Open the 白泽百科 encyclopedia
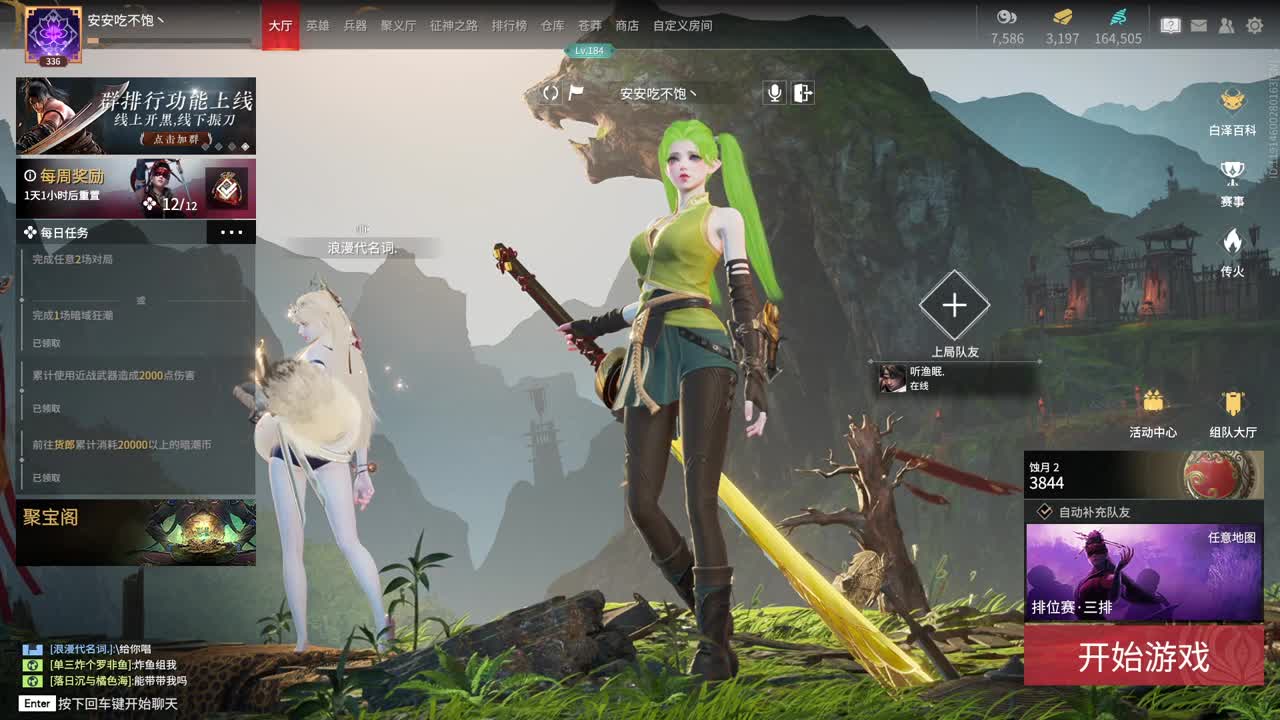Image resolution: width=1280 pixels, height=720 pixels. click(1232, 111)
